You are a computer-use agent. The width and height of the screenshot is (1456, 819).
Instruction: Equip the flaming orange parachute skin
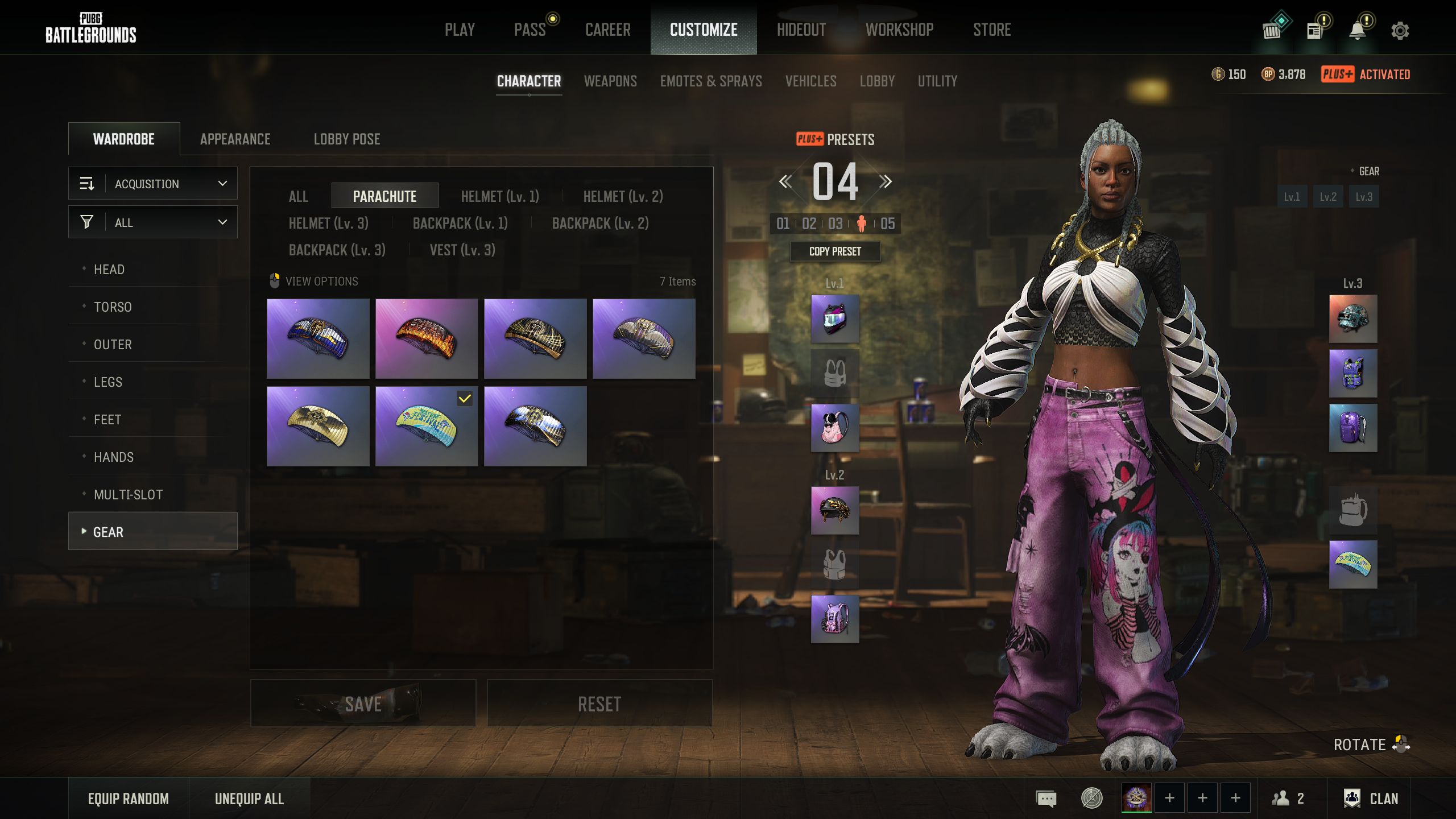pyautogui.click(x=427, y=339)
